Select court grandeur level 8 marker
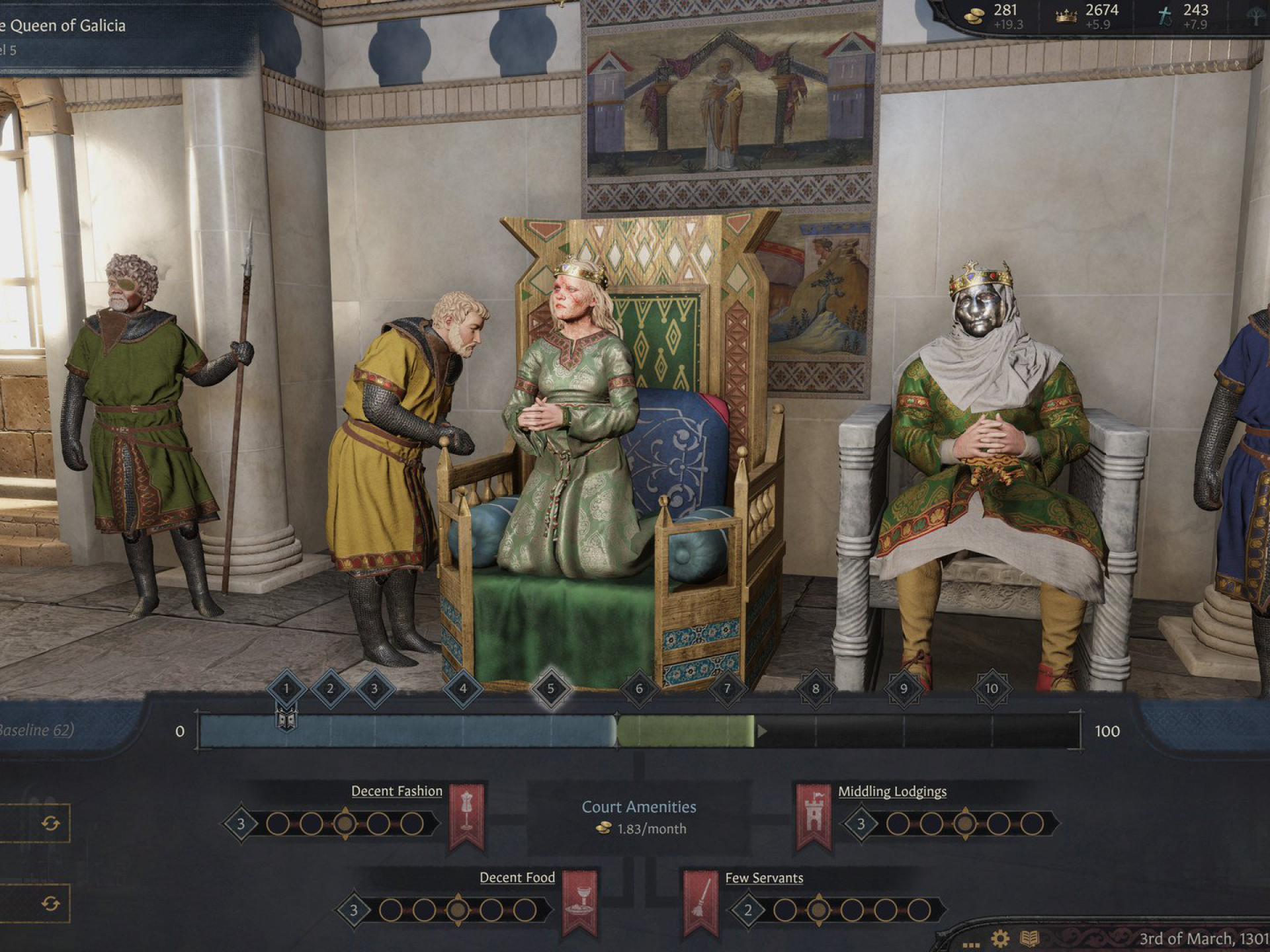This screenshot has width=1270, height=952. pyautogui.click(x=815, y=689)
